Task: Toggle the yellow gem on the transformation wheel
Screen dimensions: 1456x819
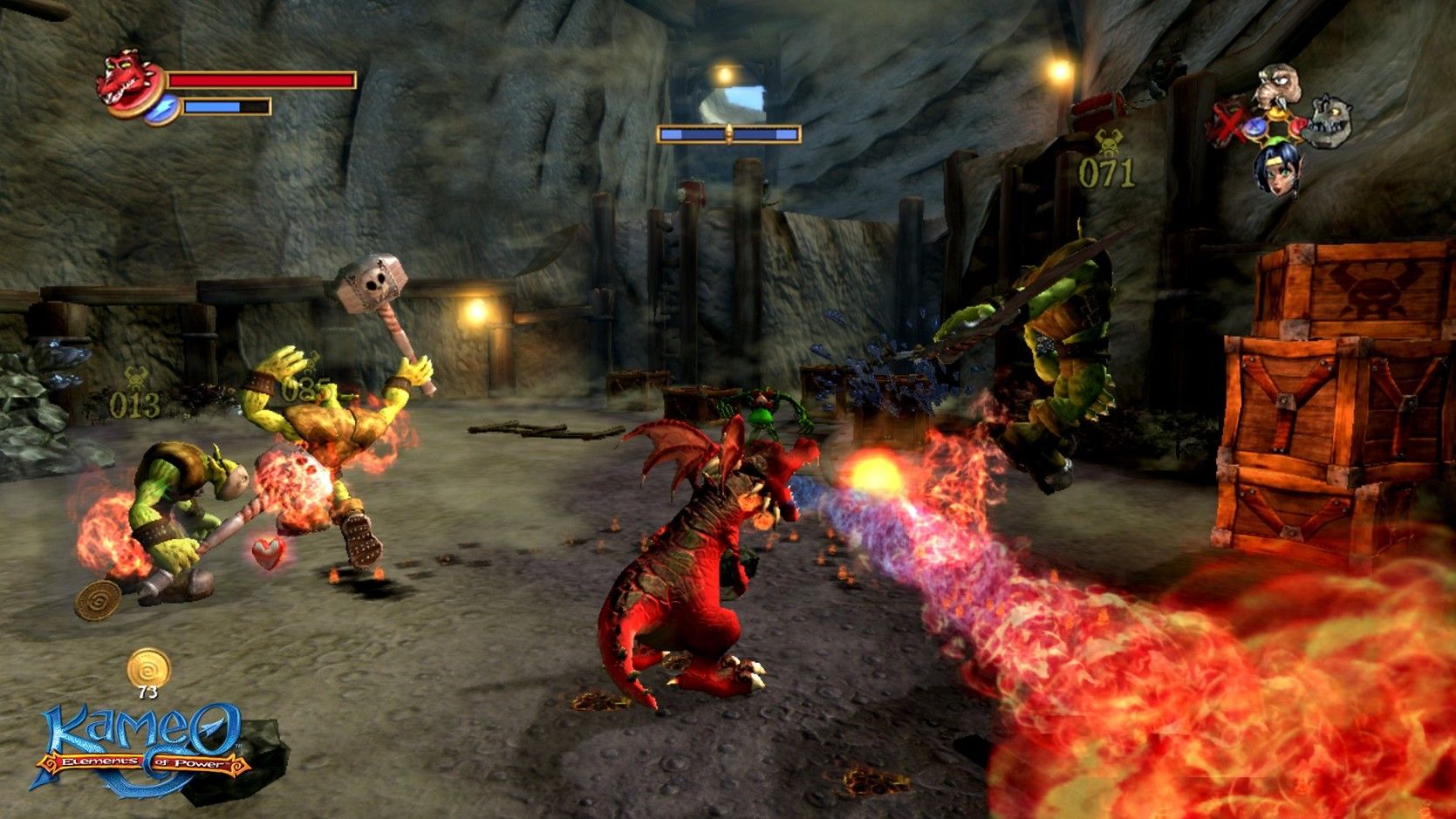Action: click(1277, 113)
